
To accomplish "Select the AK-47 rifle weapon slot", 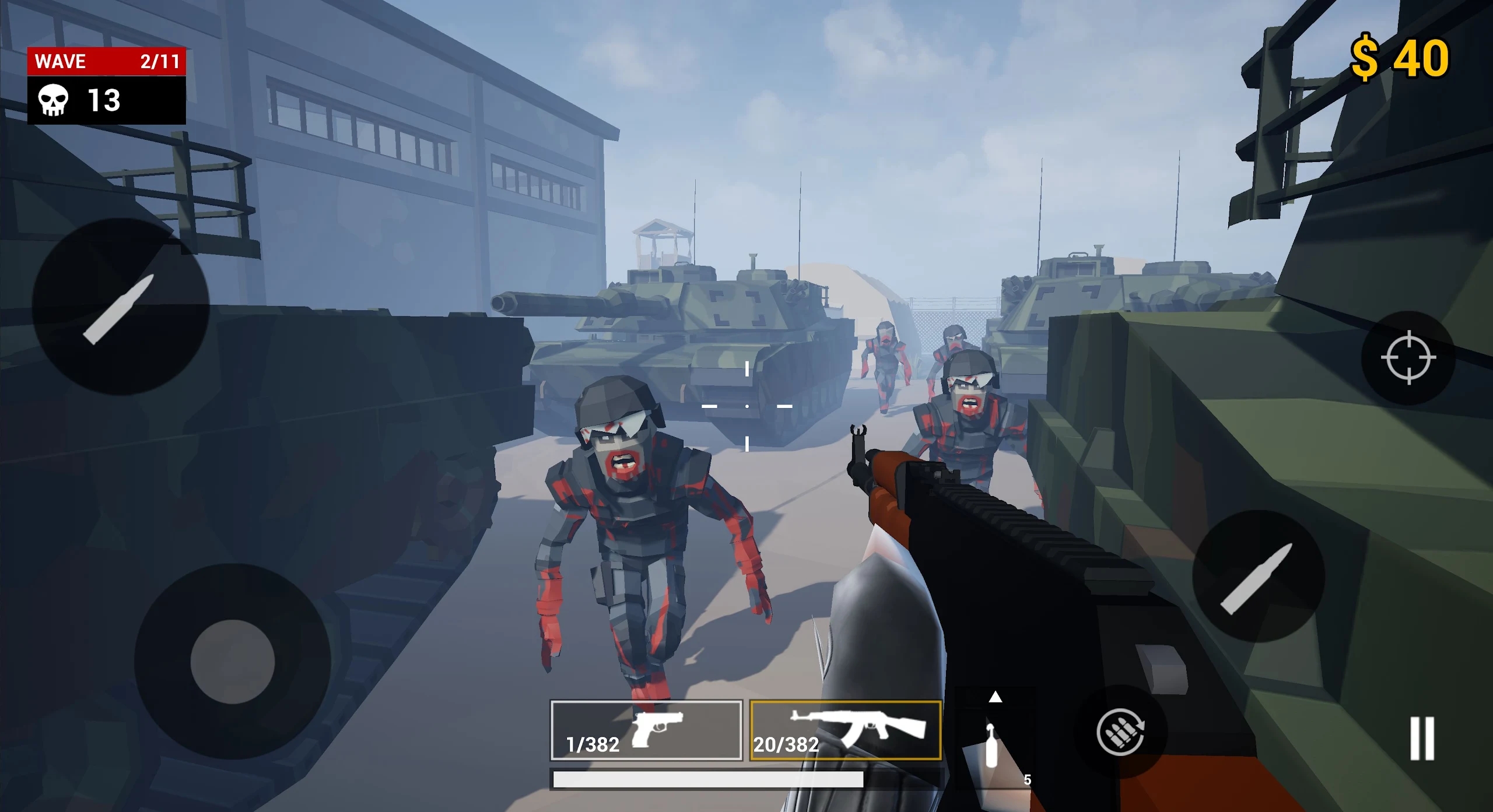I will 845,730.
